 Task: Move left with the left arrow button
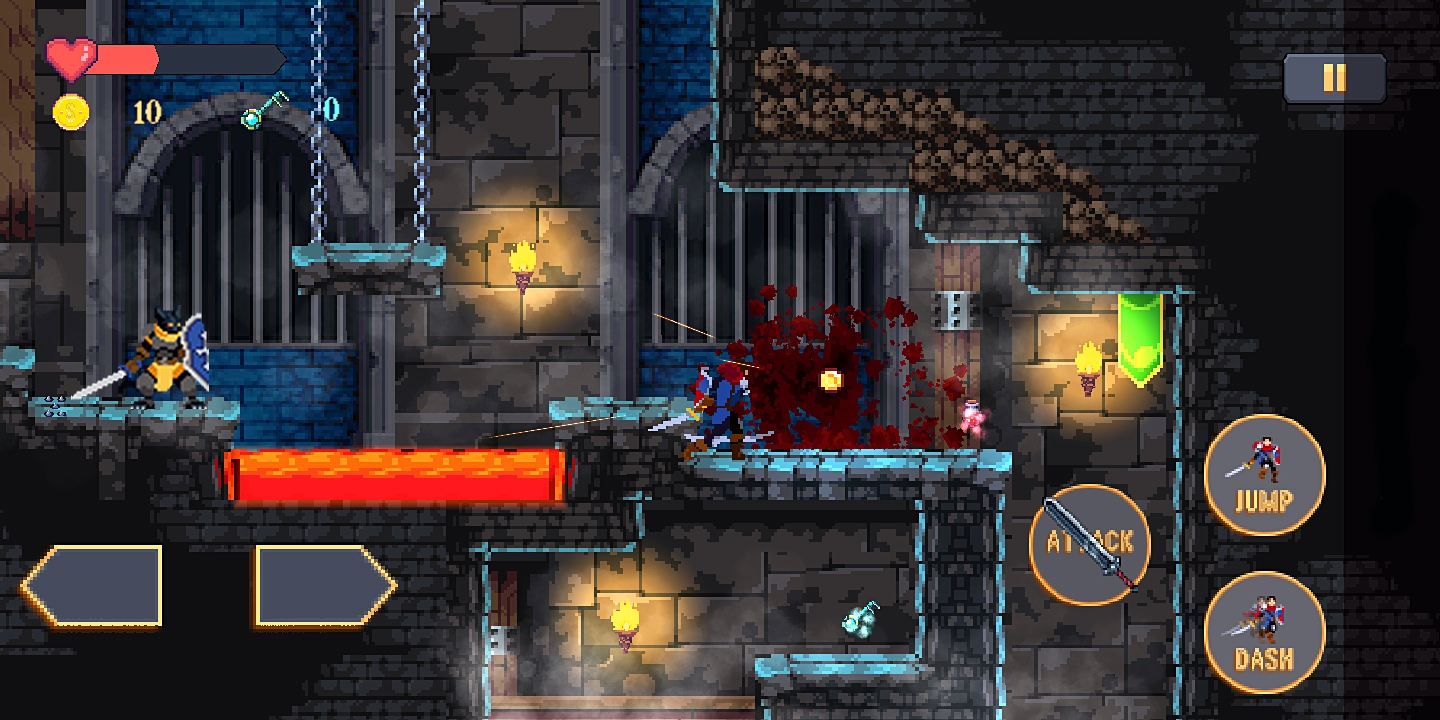click(93, 586)
